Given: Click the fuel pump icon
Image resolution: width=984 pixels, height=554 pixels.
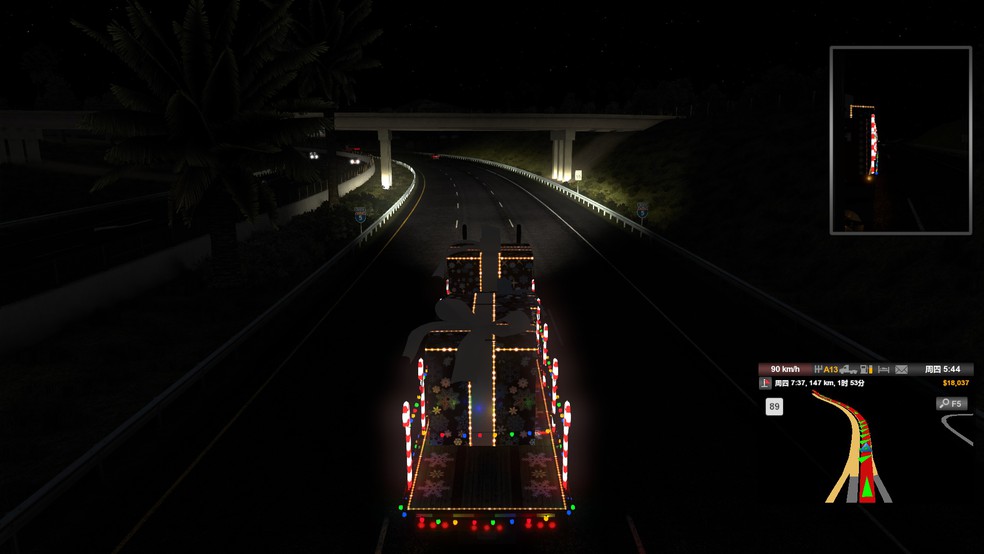Looking at the screenshot, I should coord(864,370).
